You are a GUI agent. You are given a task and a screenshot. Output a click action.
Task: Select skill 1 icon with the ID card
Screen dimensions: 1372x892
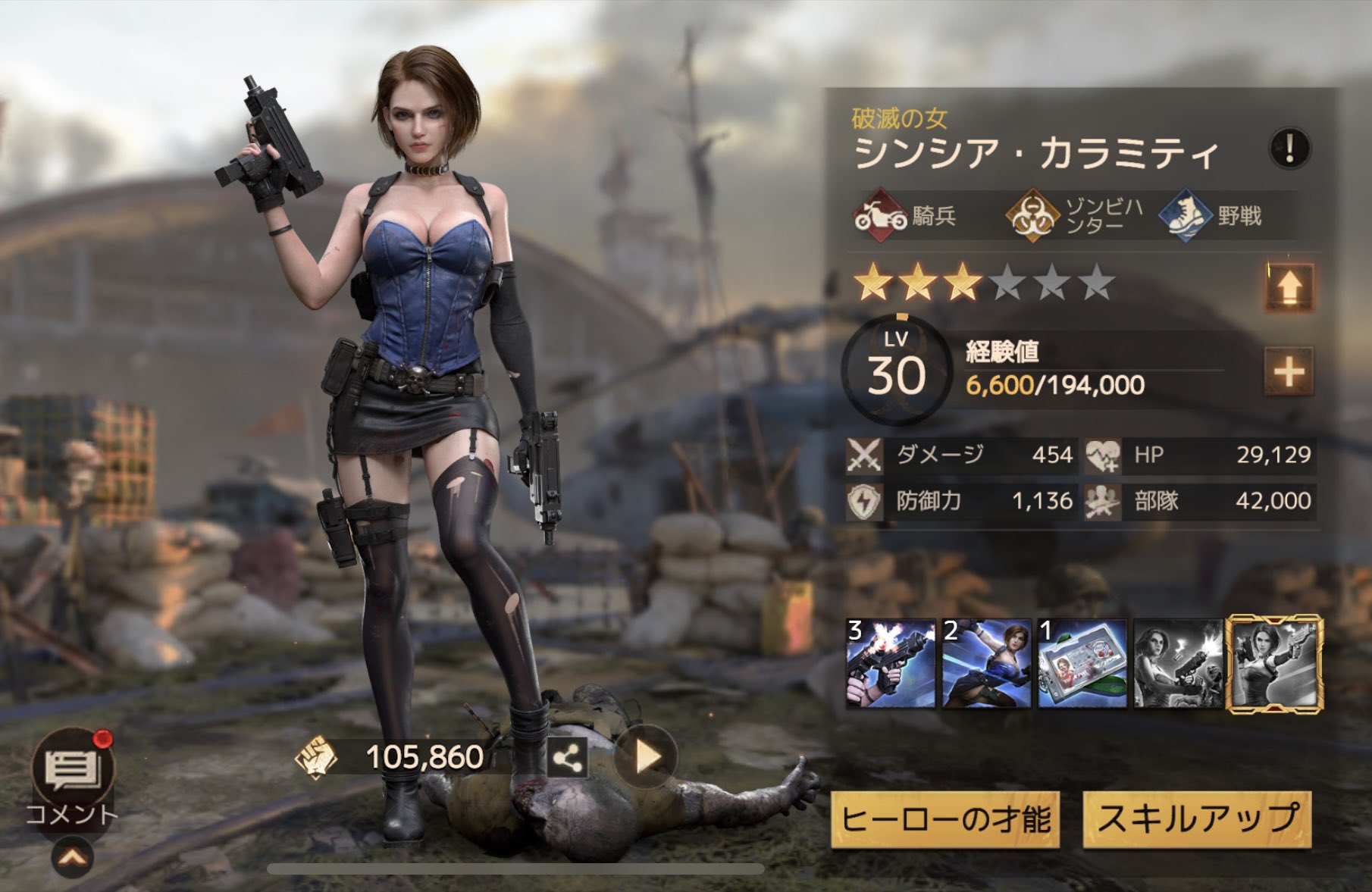coord(1082,663)
